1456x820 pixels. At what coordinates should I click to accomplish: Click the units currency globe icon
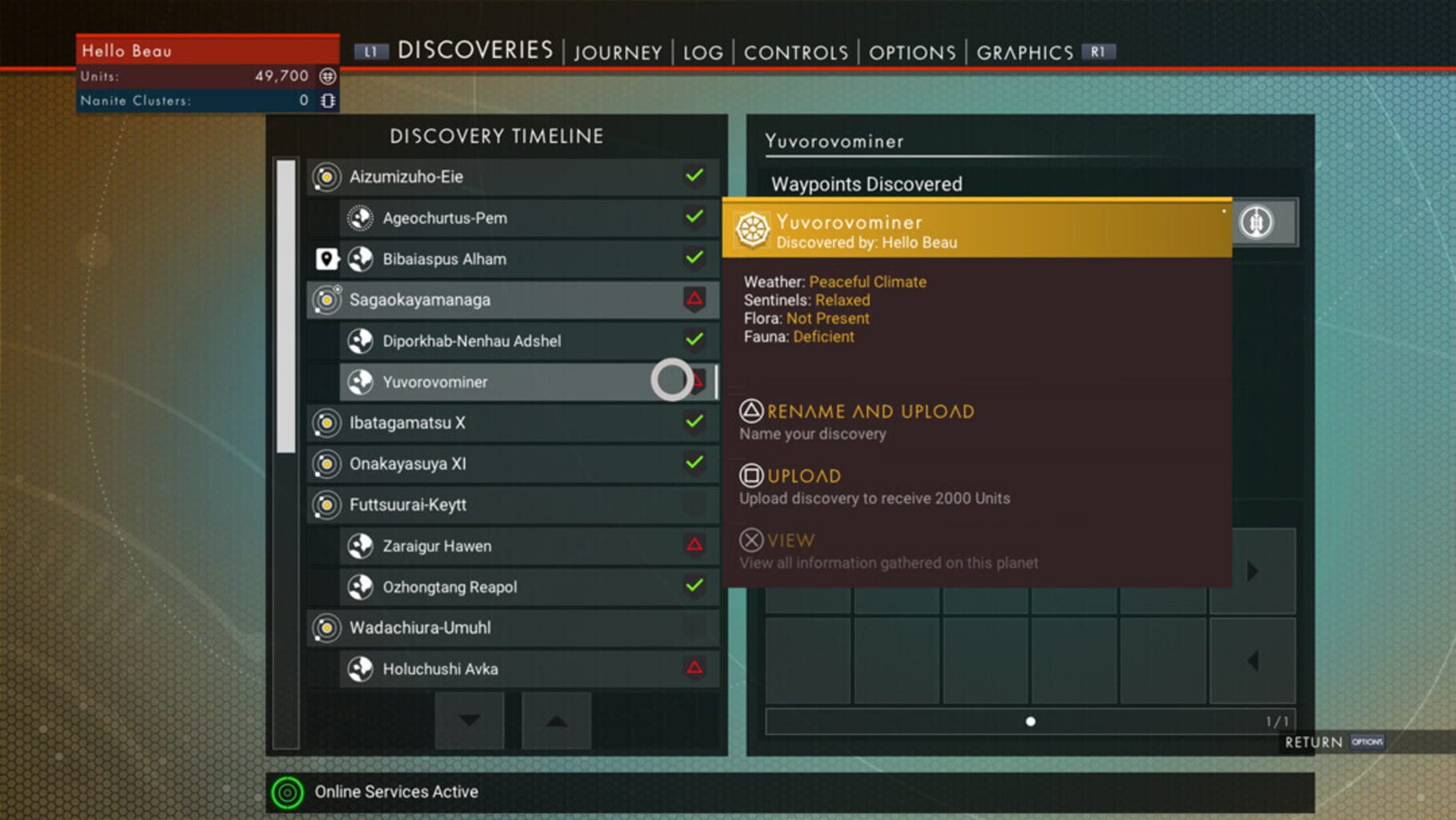[327, 75]
